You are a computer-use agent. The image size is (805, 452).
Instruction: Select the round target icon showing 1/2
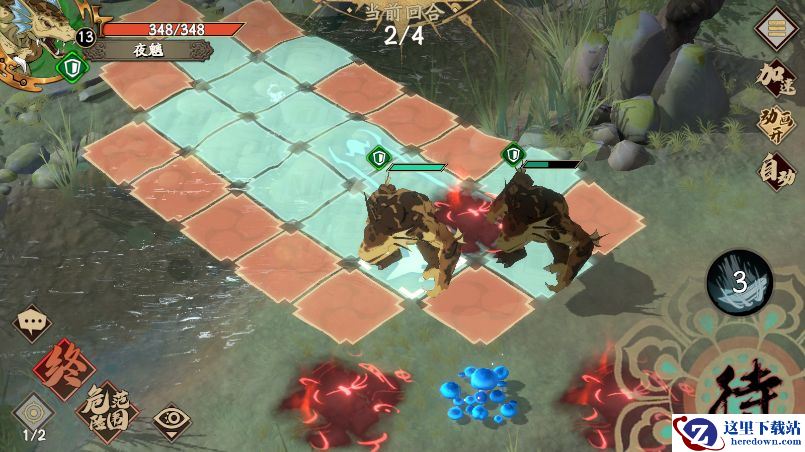click(33, 415)
